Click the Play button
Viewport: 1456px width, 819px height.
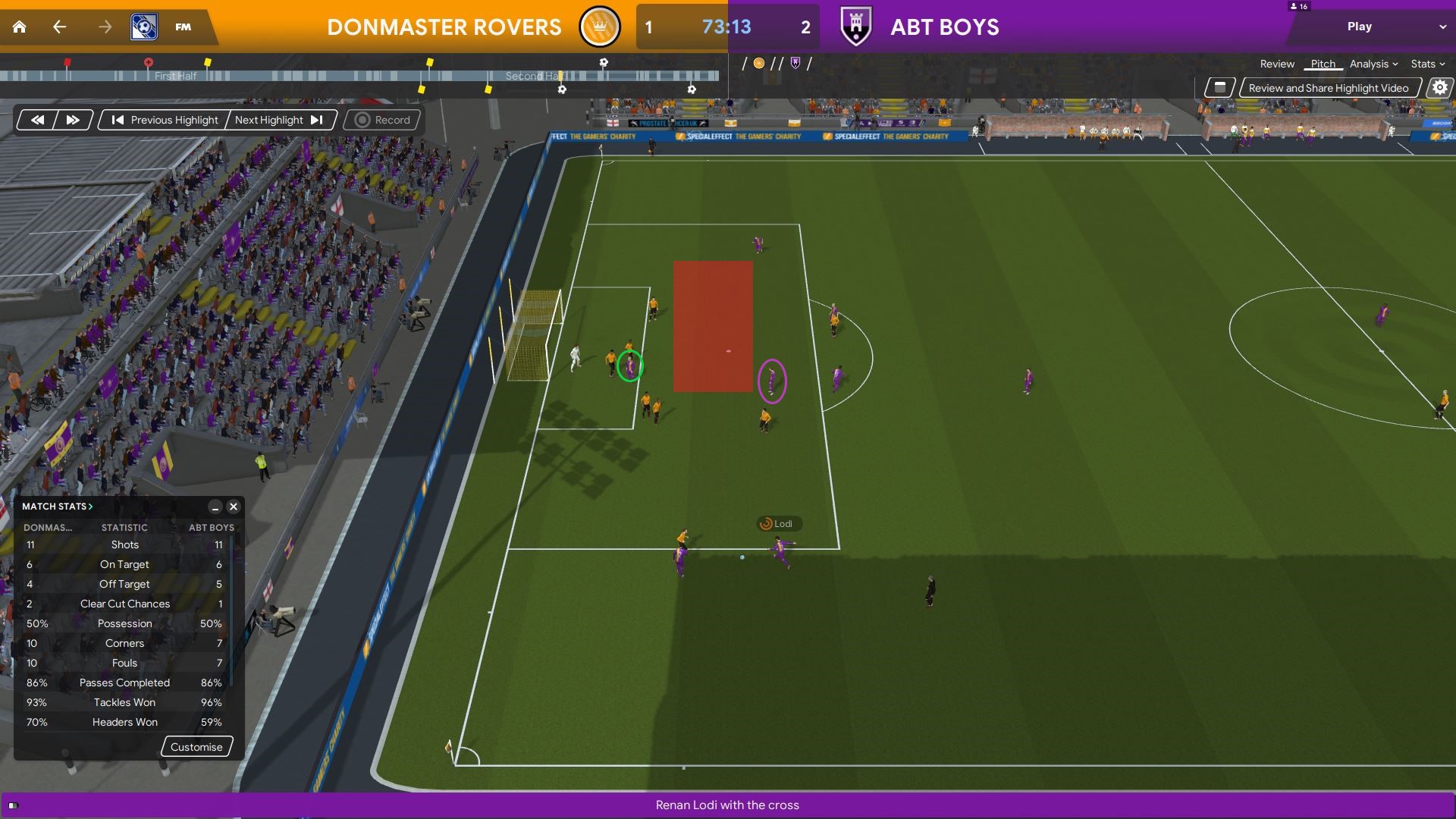1359,27
